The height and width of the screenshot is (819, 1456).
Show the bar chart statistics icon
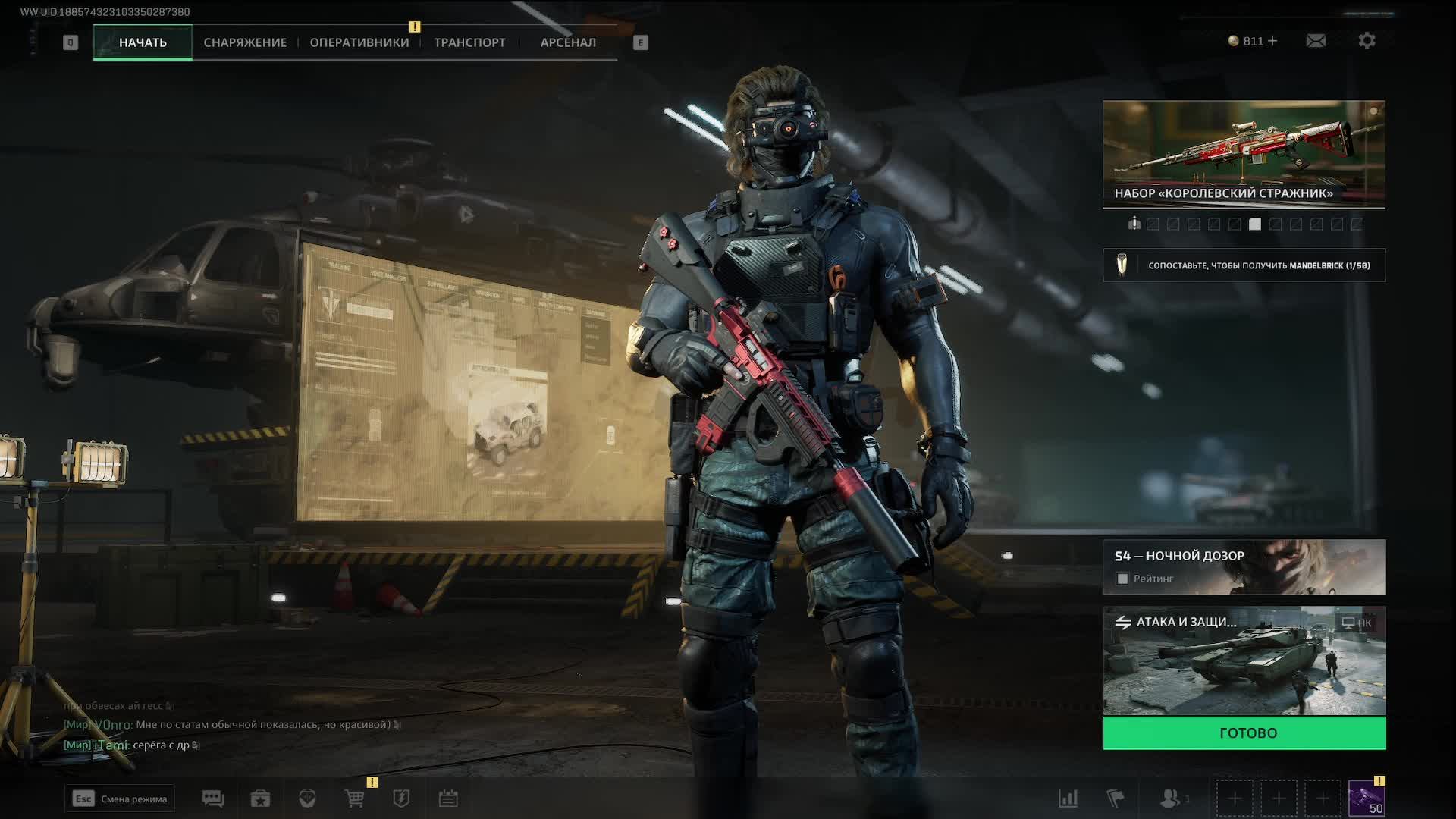(1068, 799)
